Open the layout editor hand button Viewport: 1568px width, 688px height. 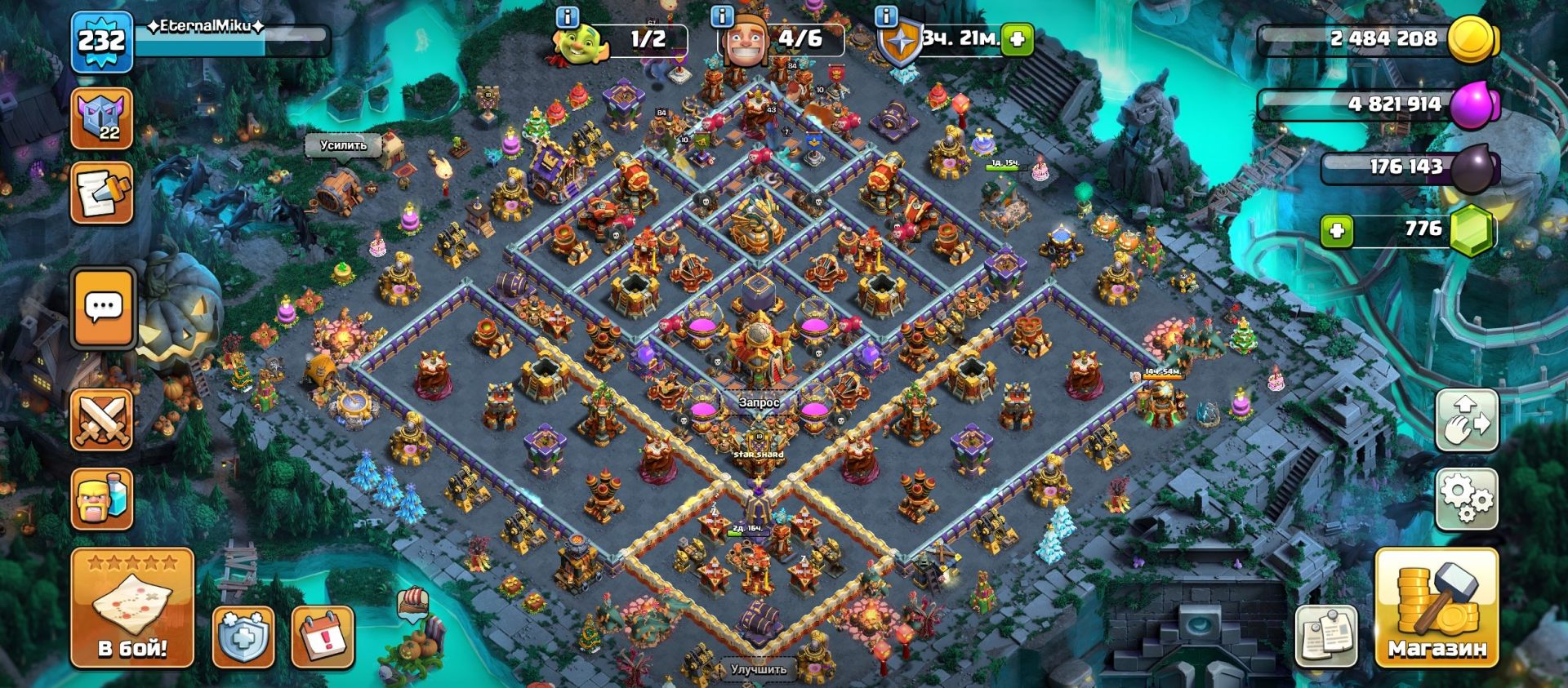pos(1466,421)
